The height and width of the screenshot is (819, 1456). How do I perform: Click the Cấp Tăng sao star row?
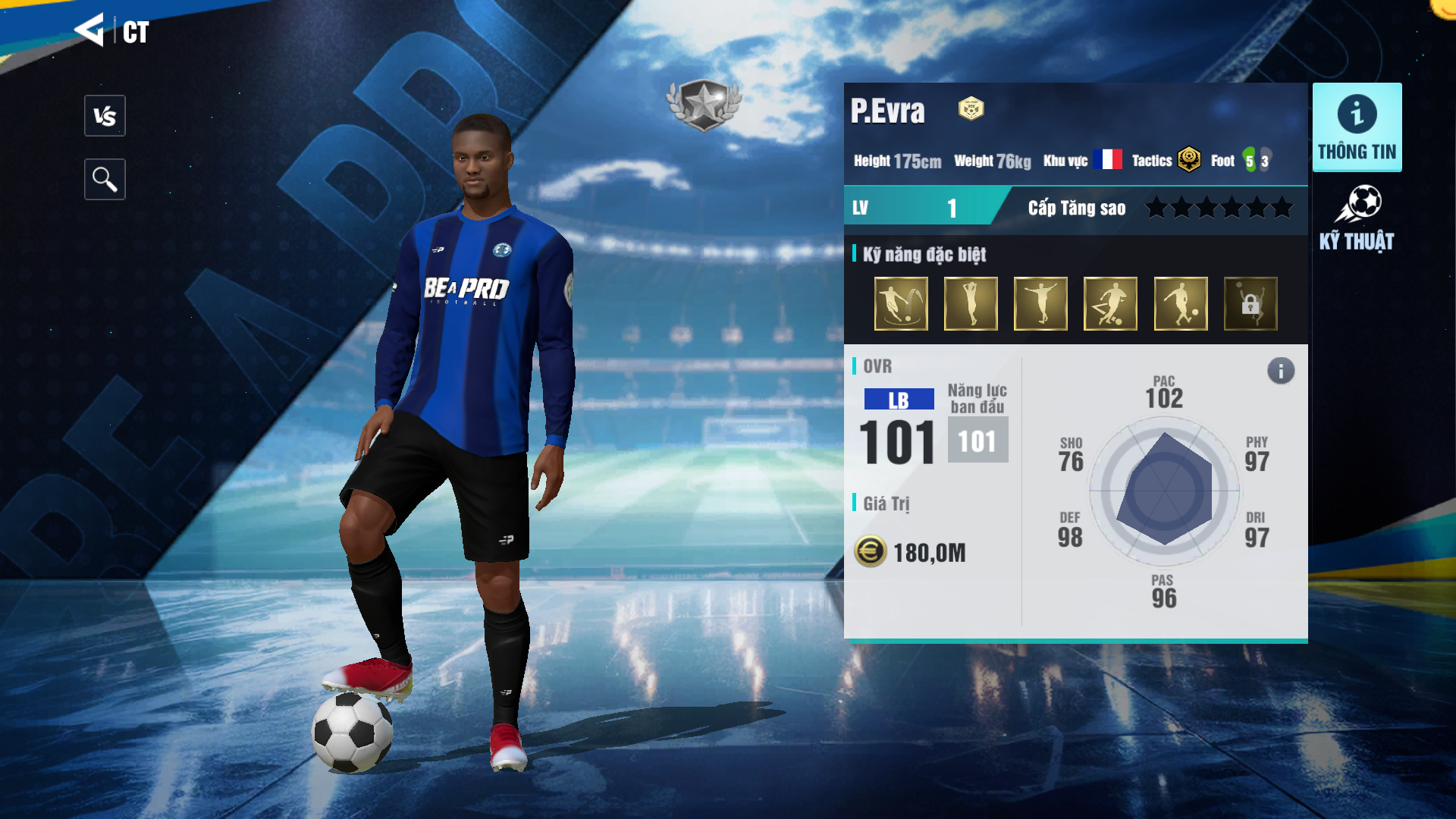[x=1219, y=208]
